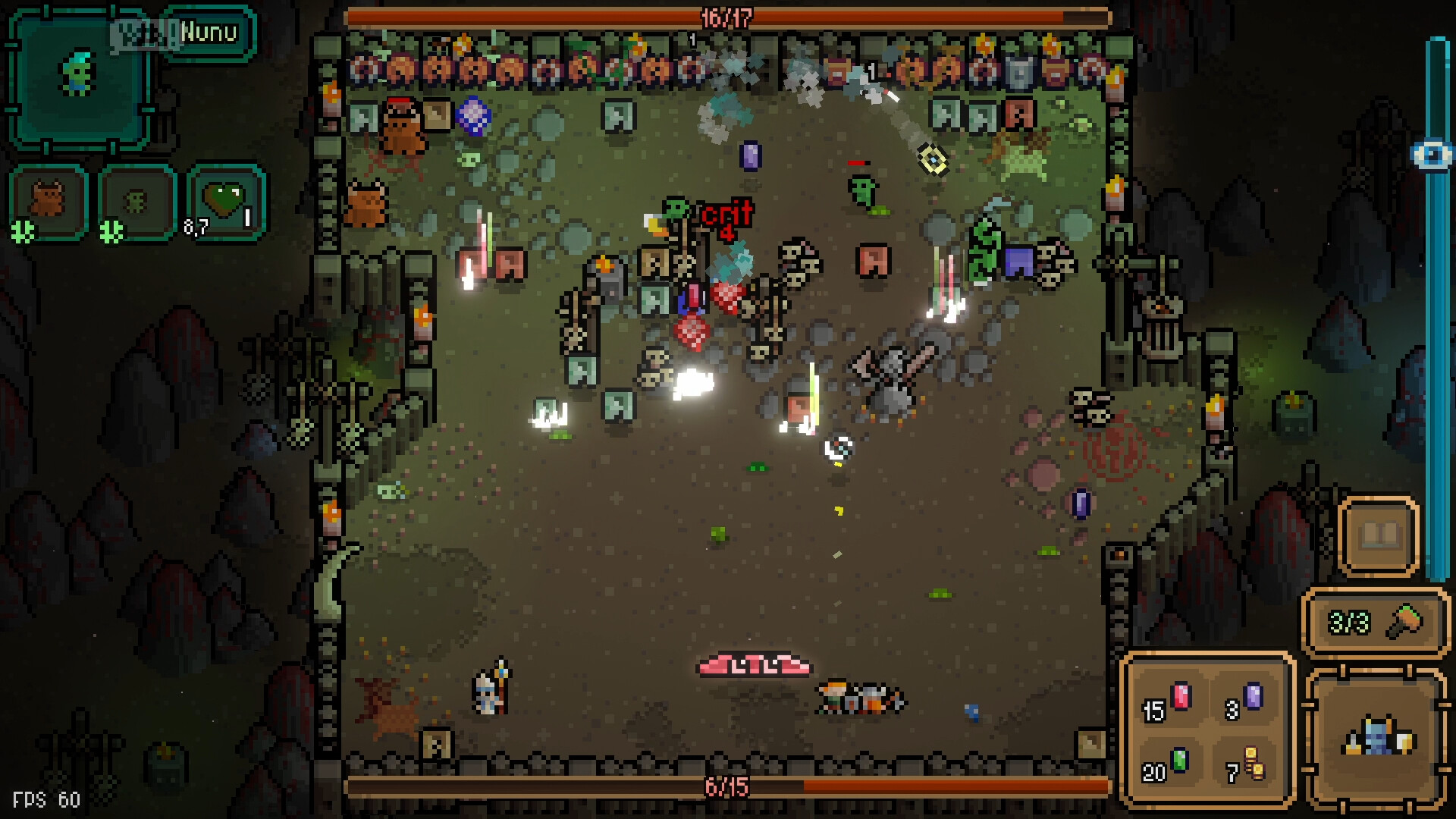The image size is (1456, 819).
Task: Click the player portrait frame
Action: 76,81
